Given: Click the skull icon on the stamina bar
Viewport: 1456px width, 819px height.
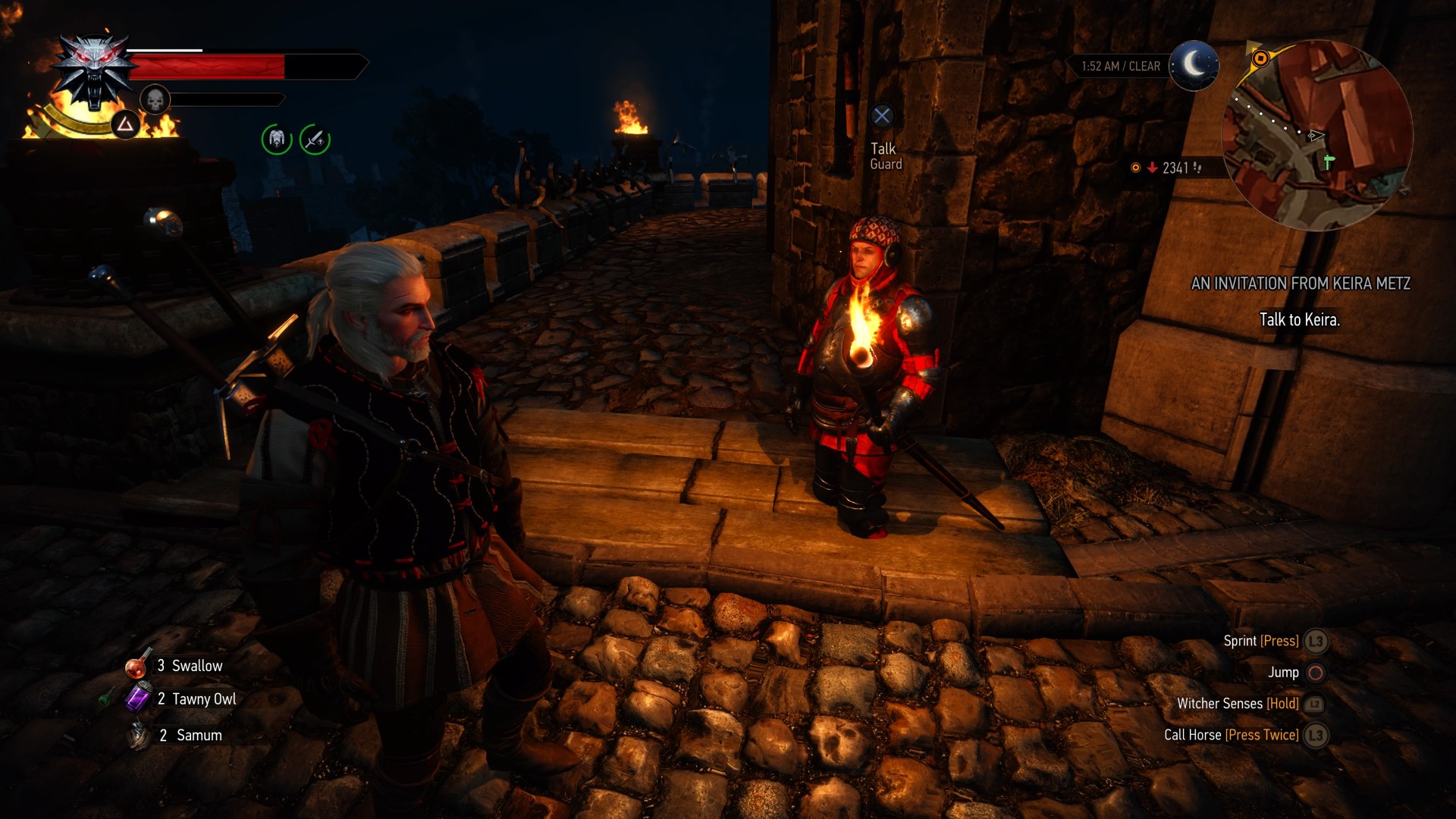Looking at the screenshot, I should point(155,99).
